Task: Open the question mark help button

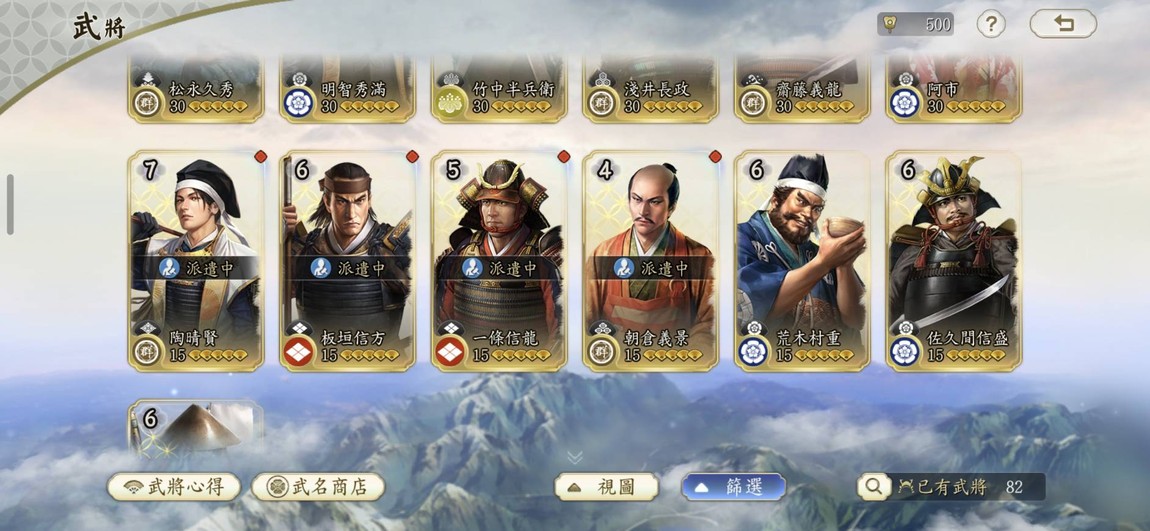Action: (990, 24)
